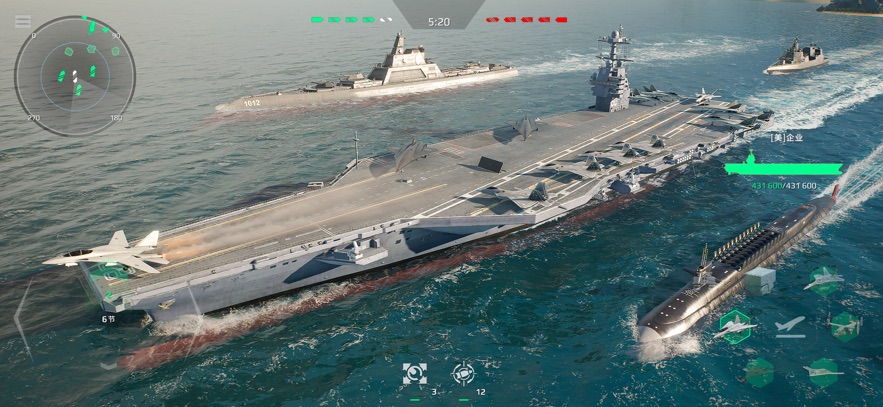
Task: Select the top fighter jet hexagon
Action: (x=823, y=281)
